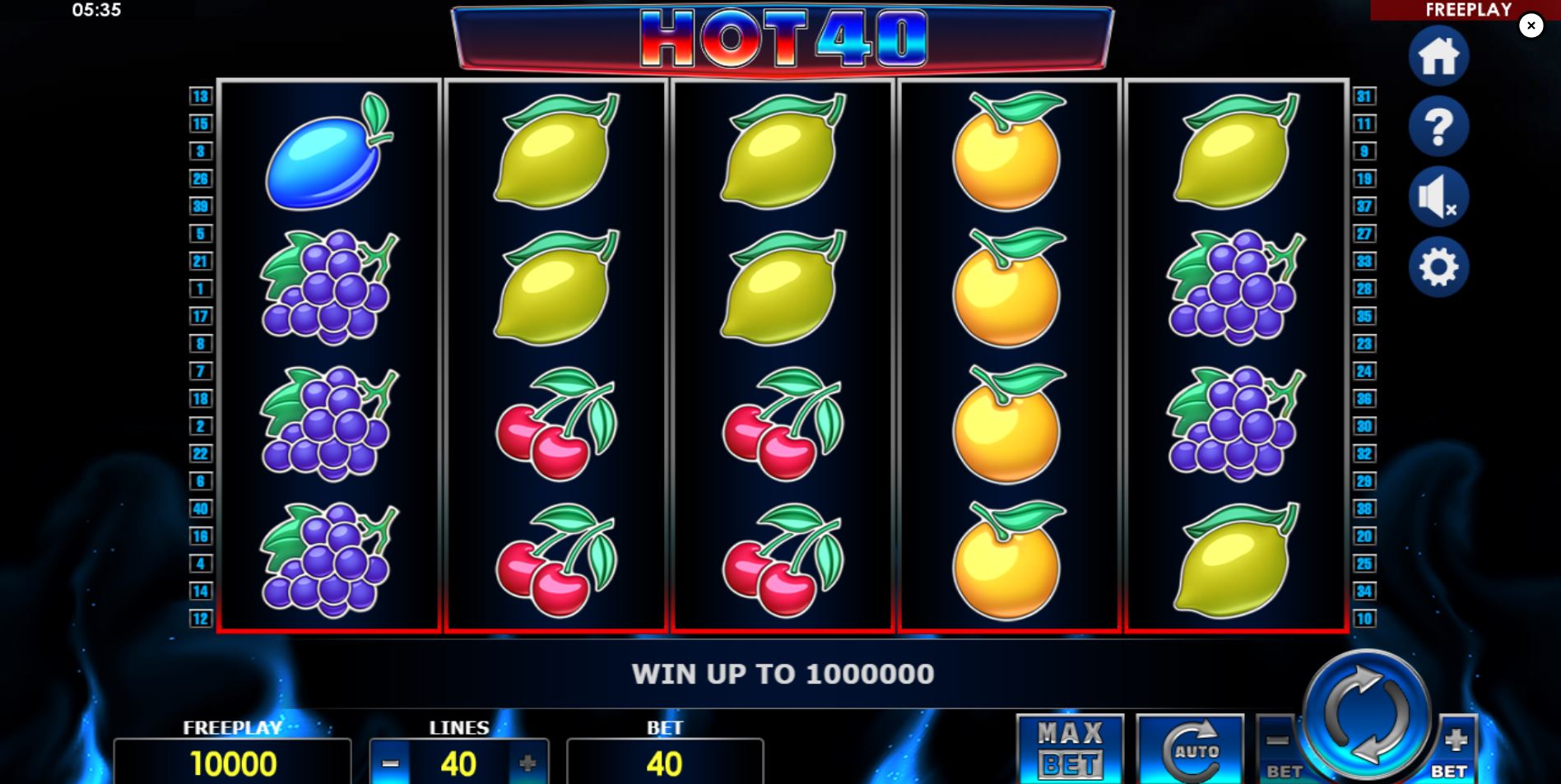
Task: Click the BET 40 amount field
Action: [665, 763]
